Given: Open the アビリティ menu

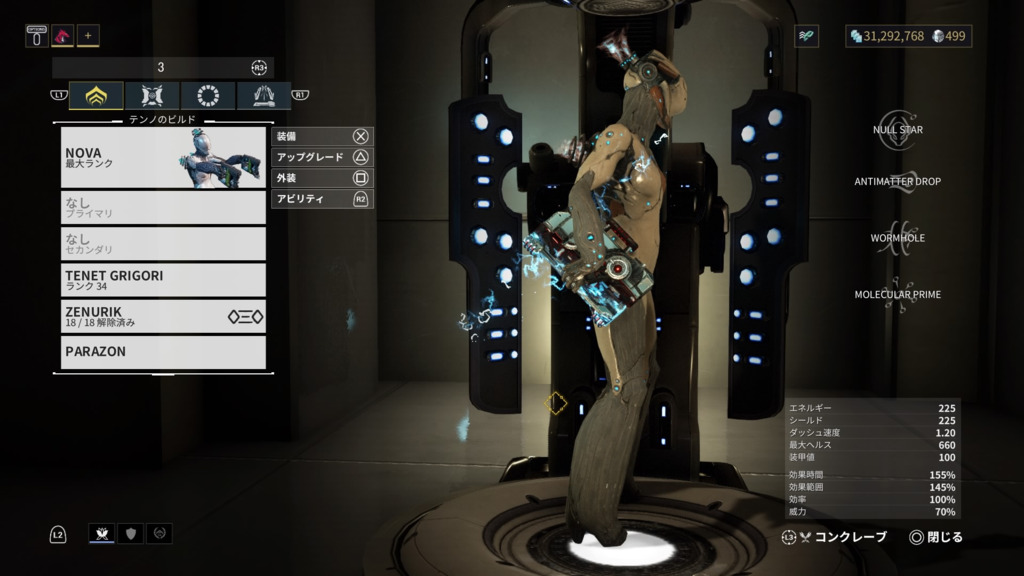Looking at the screenshot, I should (321, 199).
